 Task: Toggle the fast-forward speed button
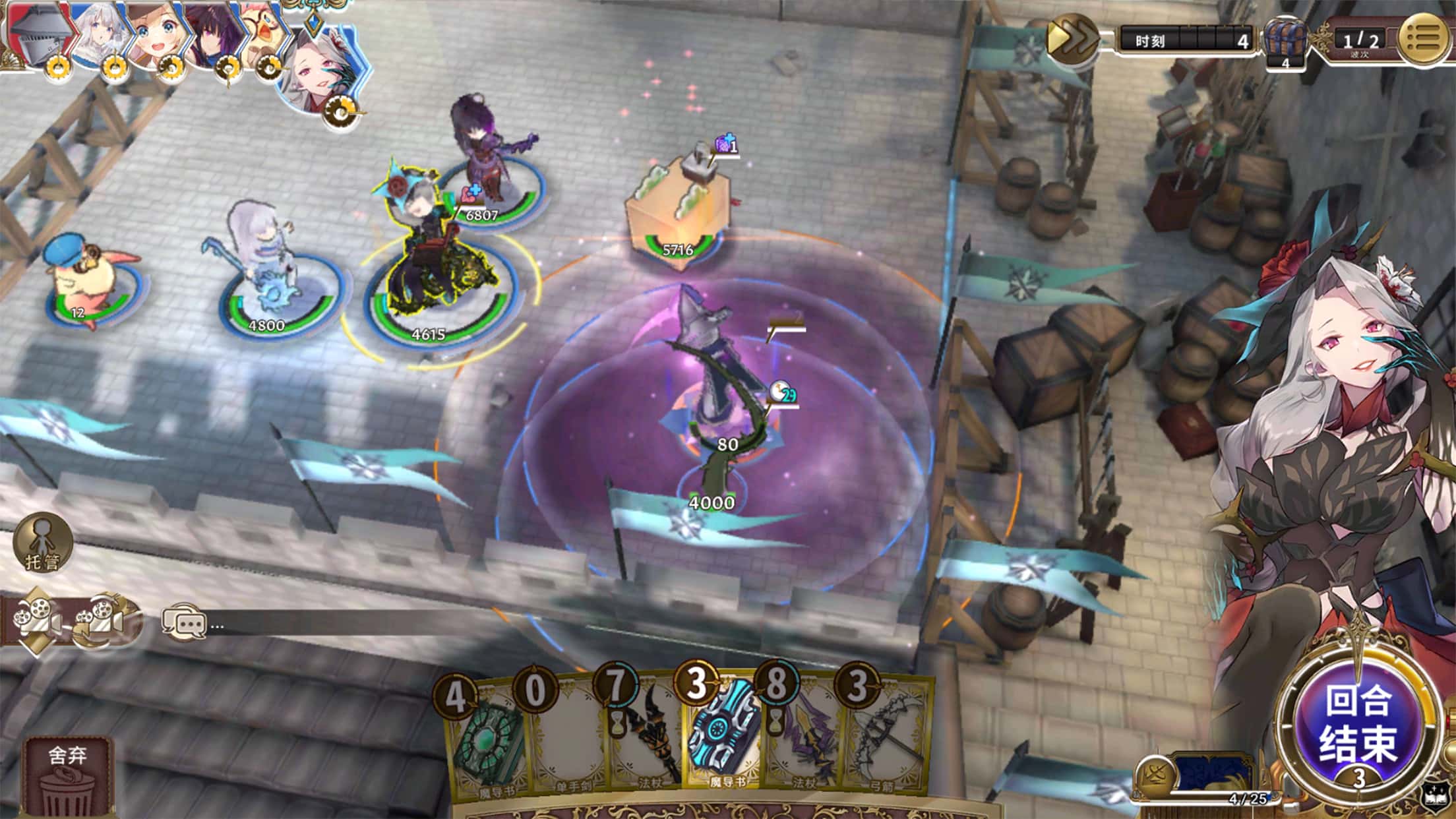[1072, 38]
